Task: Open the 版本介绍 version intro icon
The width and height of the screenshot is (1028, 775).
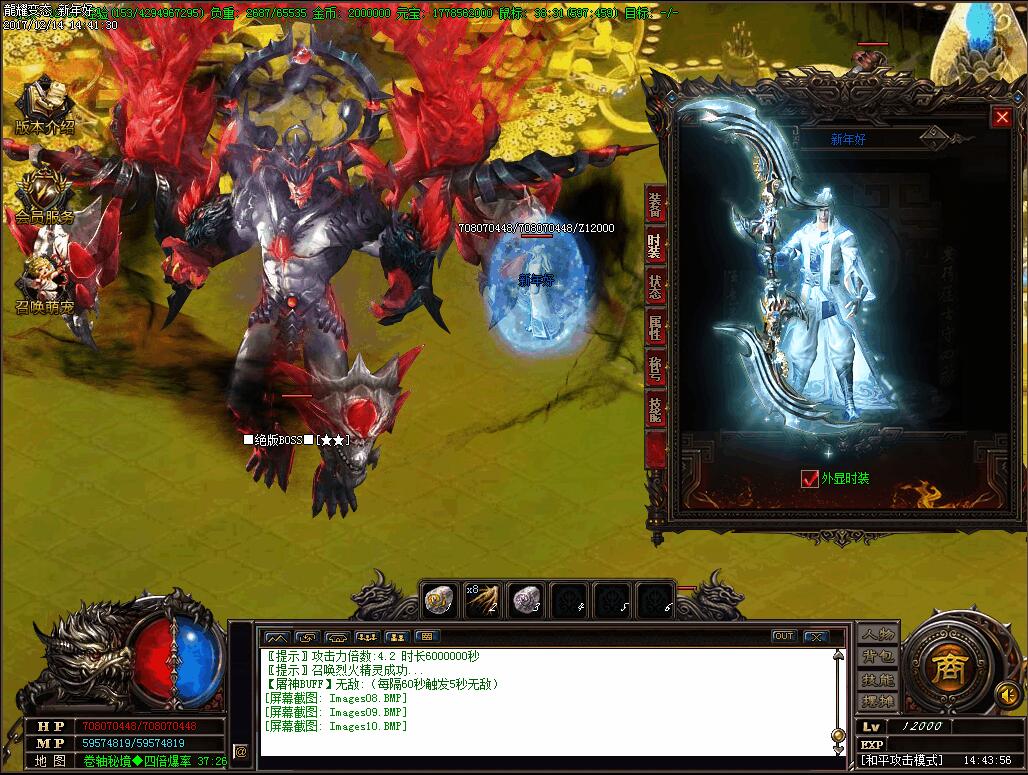Action: point(44,106)
